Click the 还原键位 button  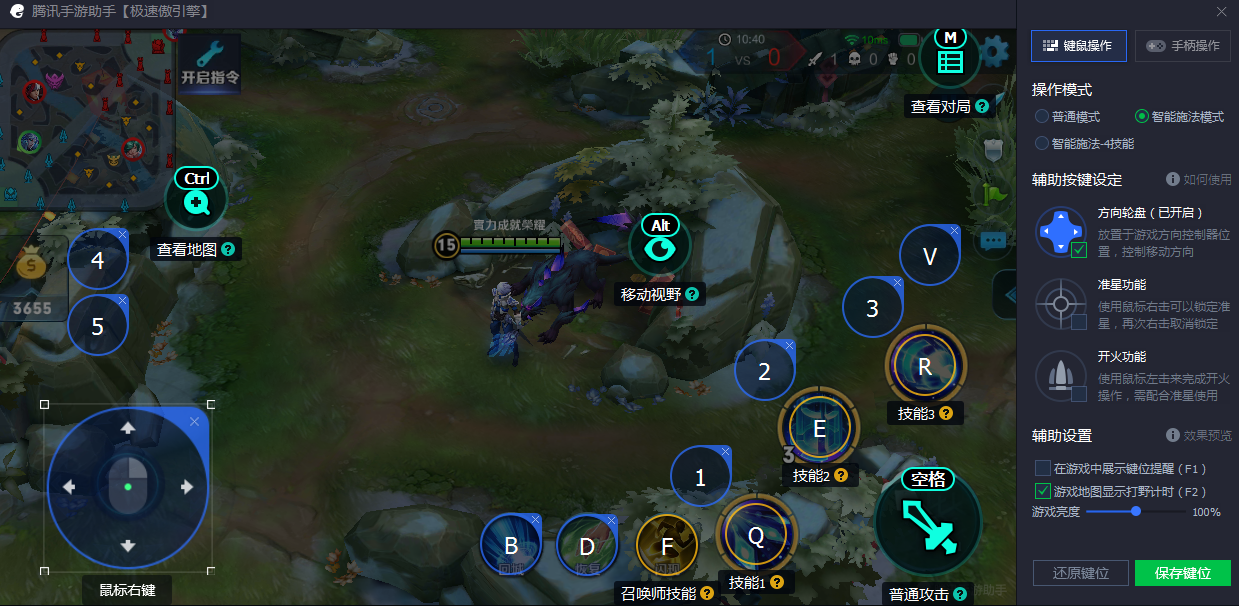pyautogui.click(x=1081, y=573)
